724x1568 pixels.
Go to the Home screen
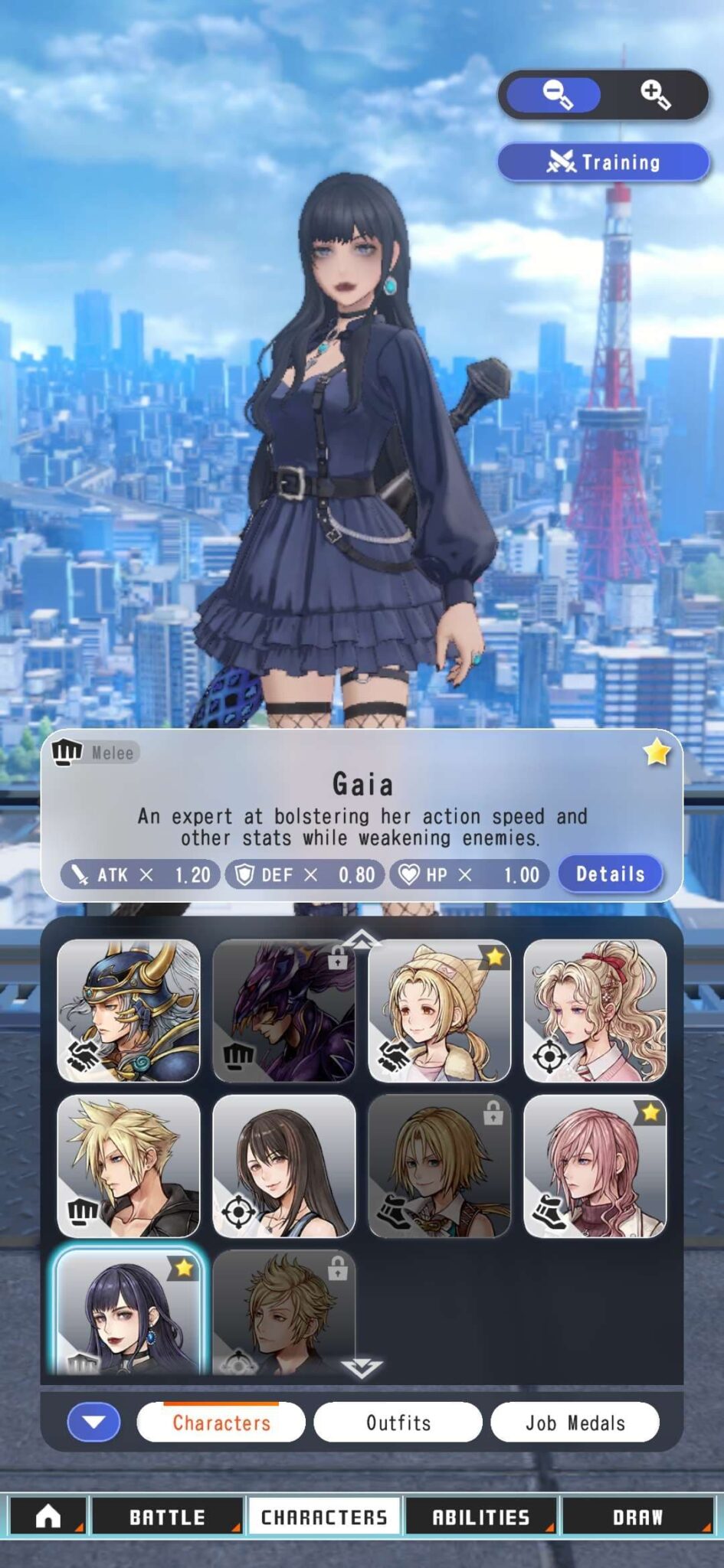48,1516
